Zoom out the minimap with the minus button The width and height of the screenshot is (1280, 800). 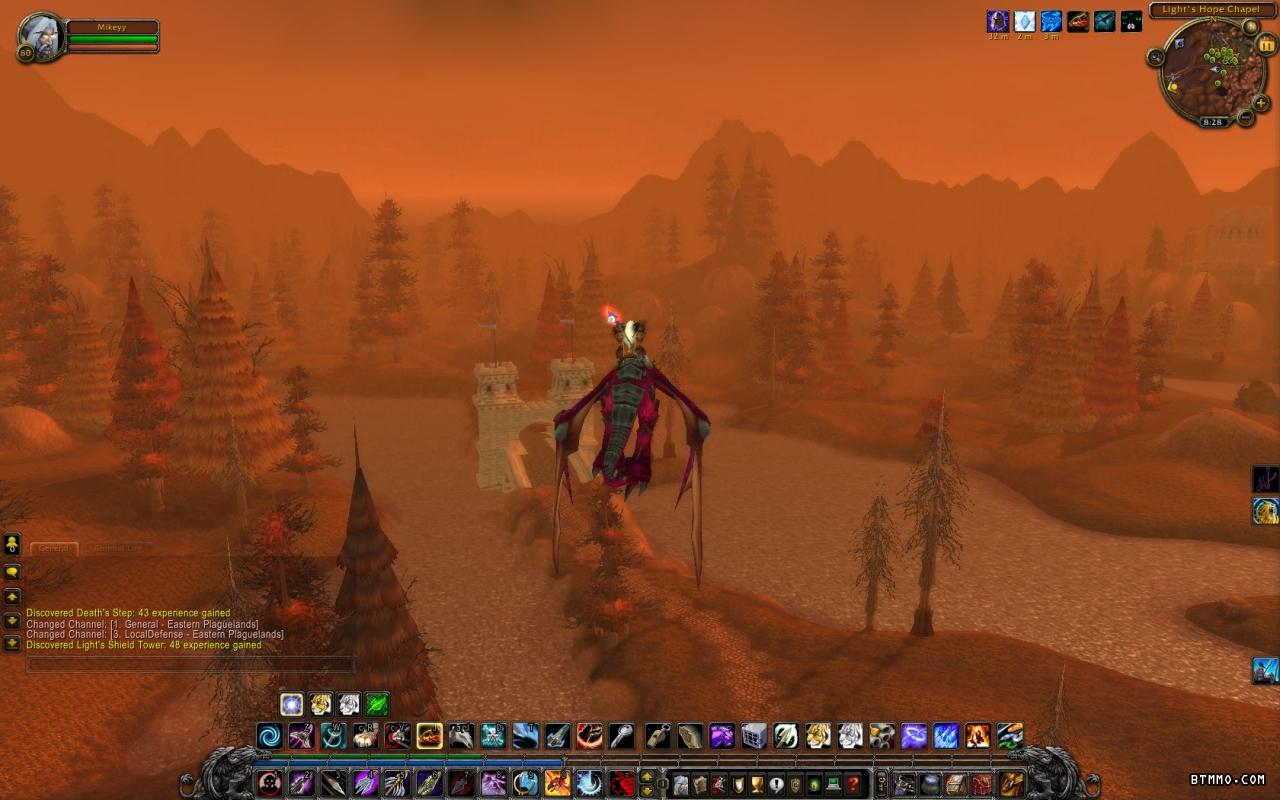[x=1246, y=117]
